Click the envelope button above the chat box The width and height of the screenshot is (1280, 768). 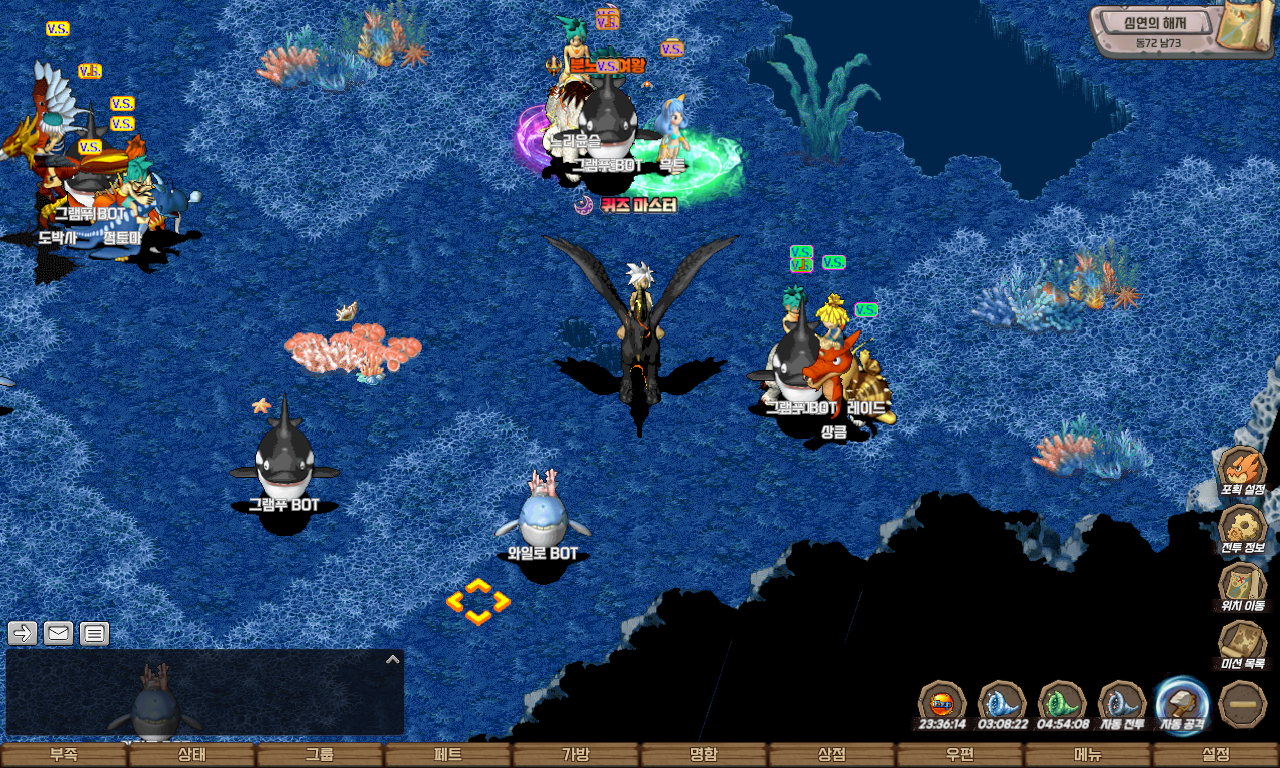coord(58,633)
